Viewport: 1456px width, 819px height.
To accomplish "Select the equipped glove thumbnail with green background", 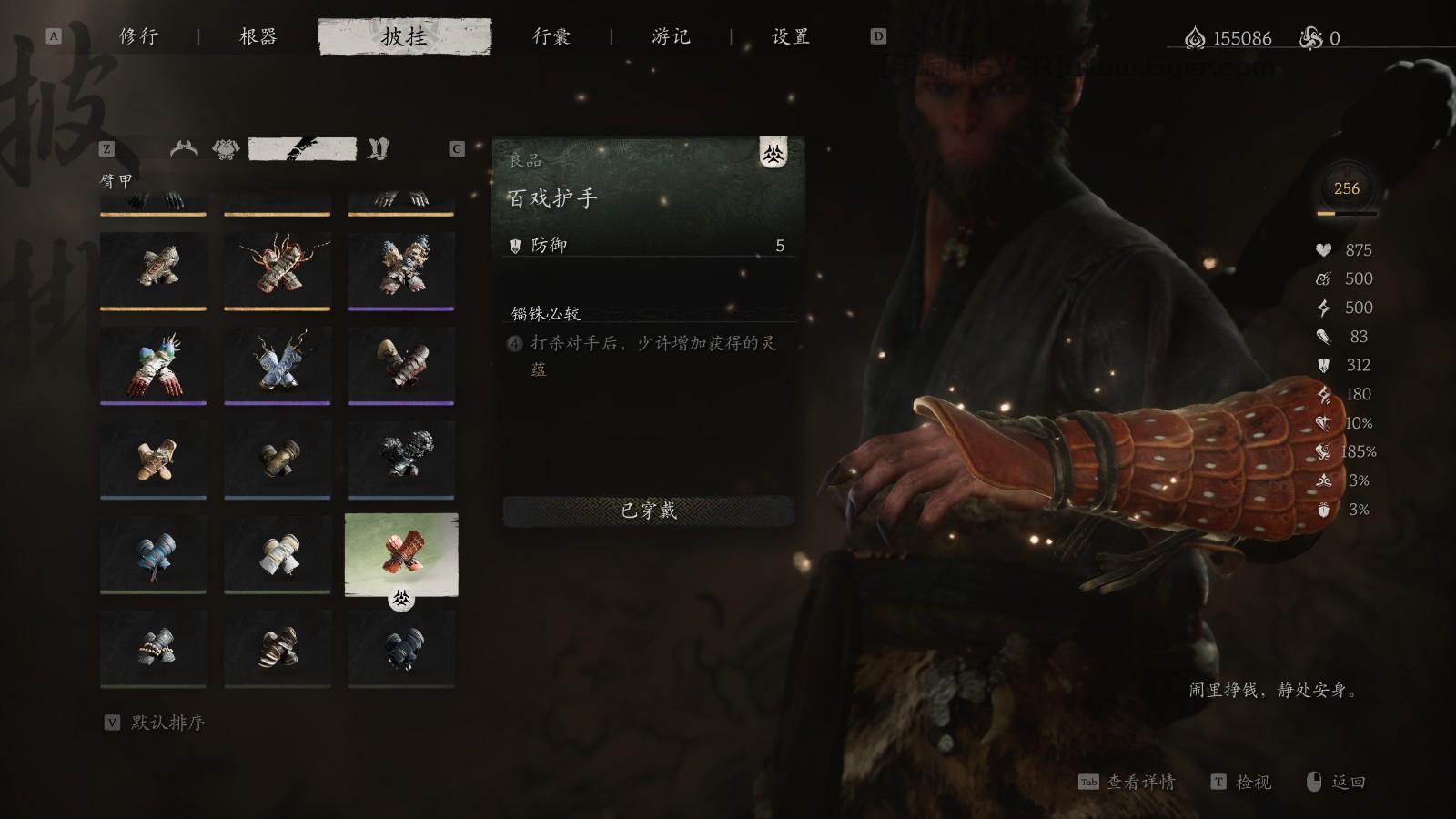I will point(400,555).
